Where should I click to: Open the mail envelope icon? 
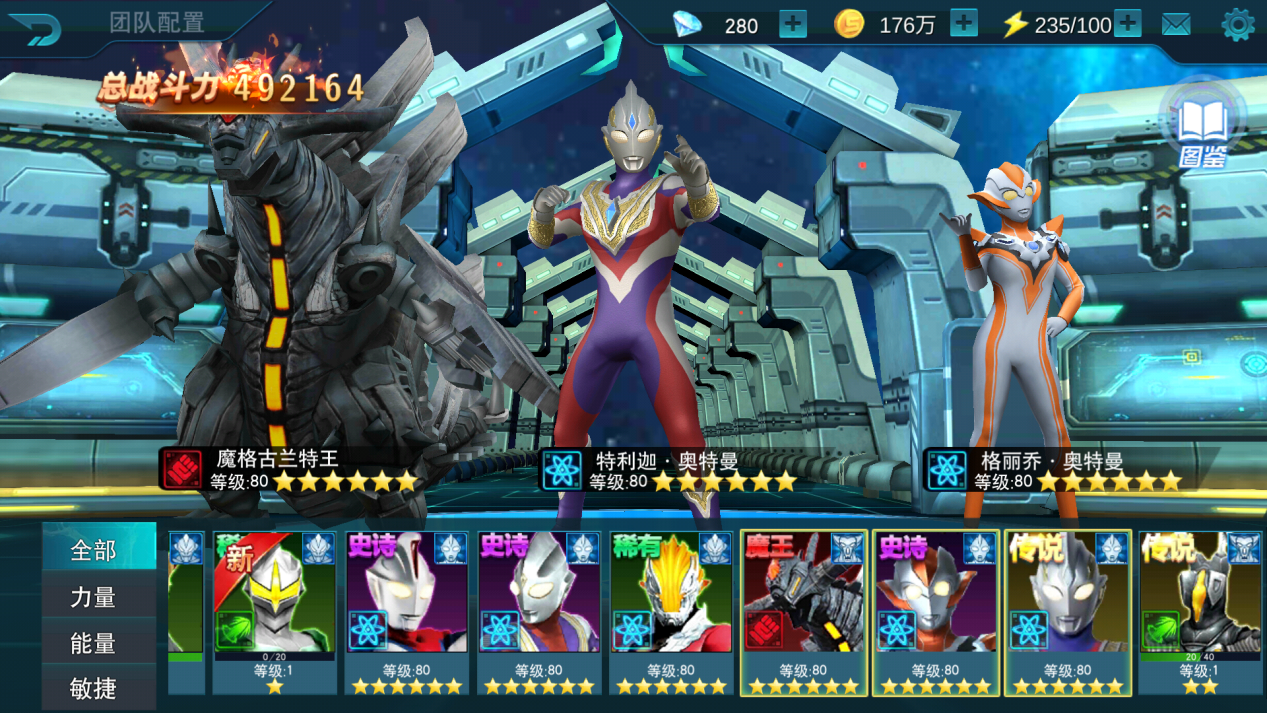(1176, 25)
